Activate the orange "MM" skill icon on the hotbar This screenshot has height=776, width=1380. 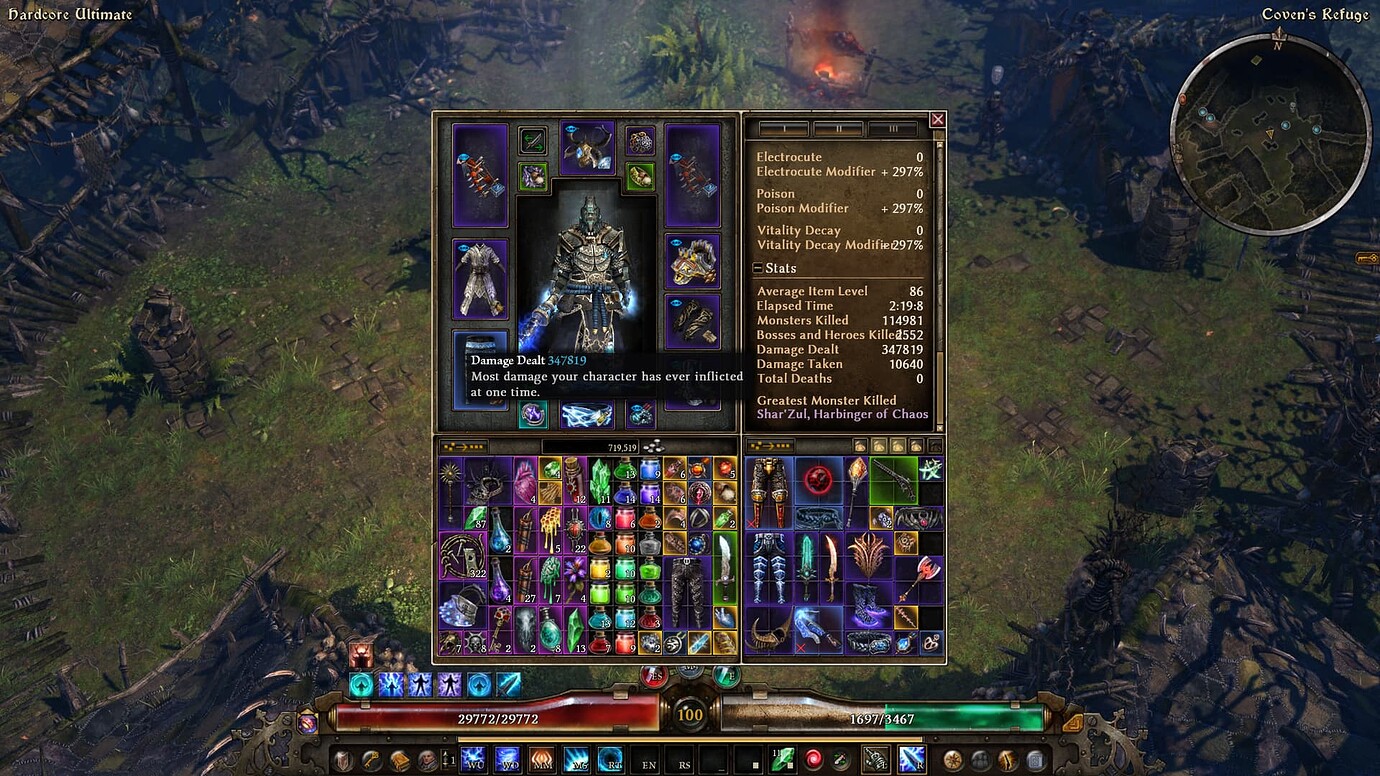pyautogui.click(x=541, y=759)
